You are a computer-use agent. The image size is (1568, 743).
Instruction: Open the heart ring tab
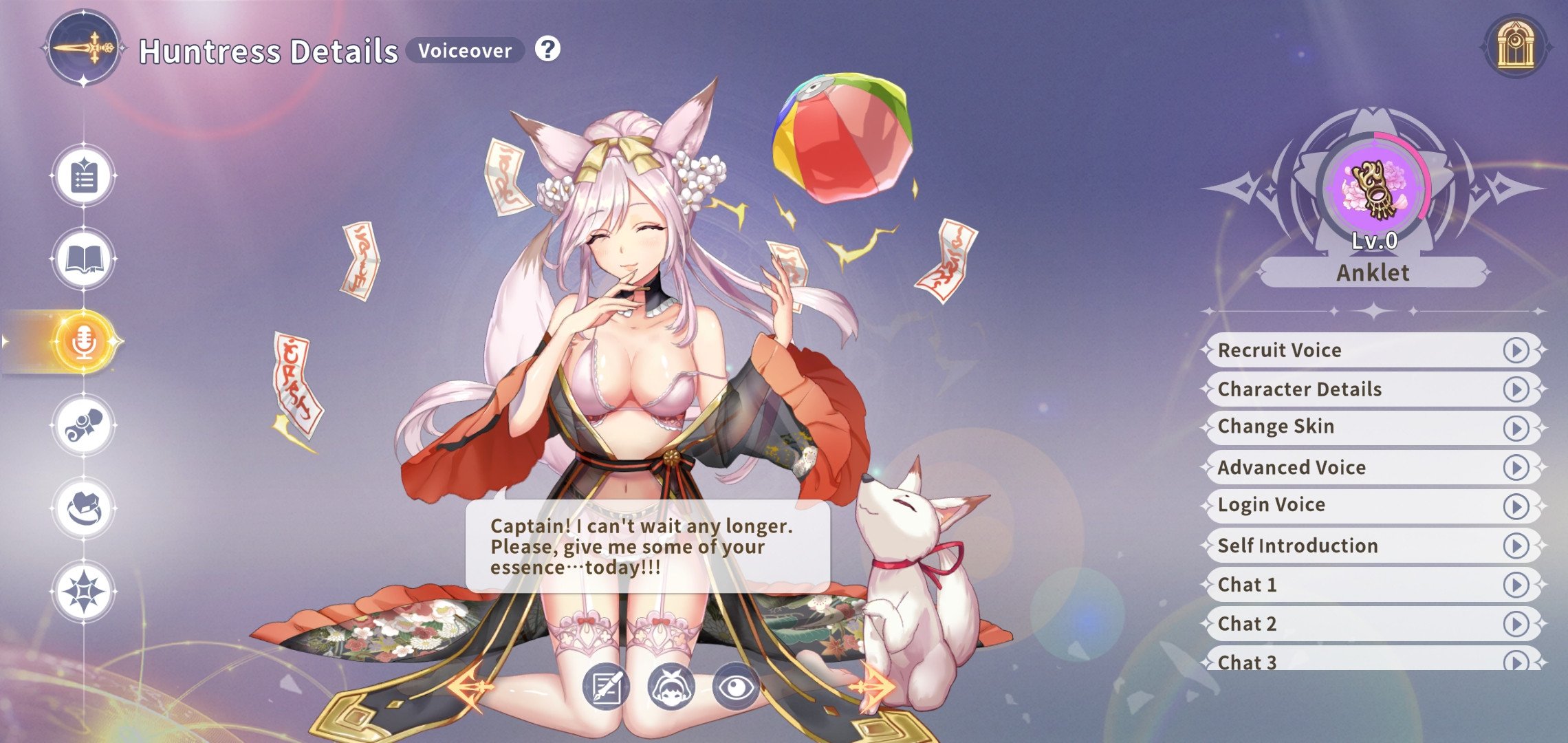(84, 508)
